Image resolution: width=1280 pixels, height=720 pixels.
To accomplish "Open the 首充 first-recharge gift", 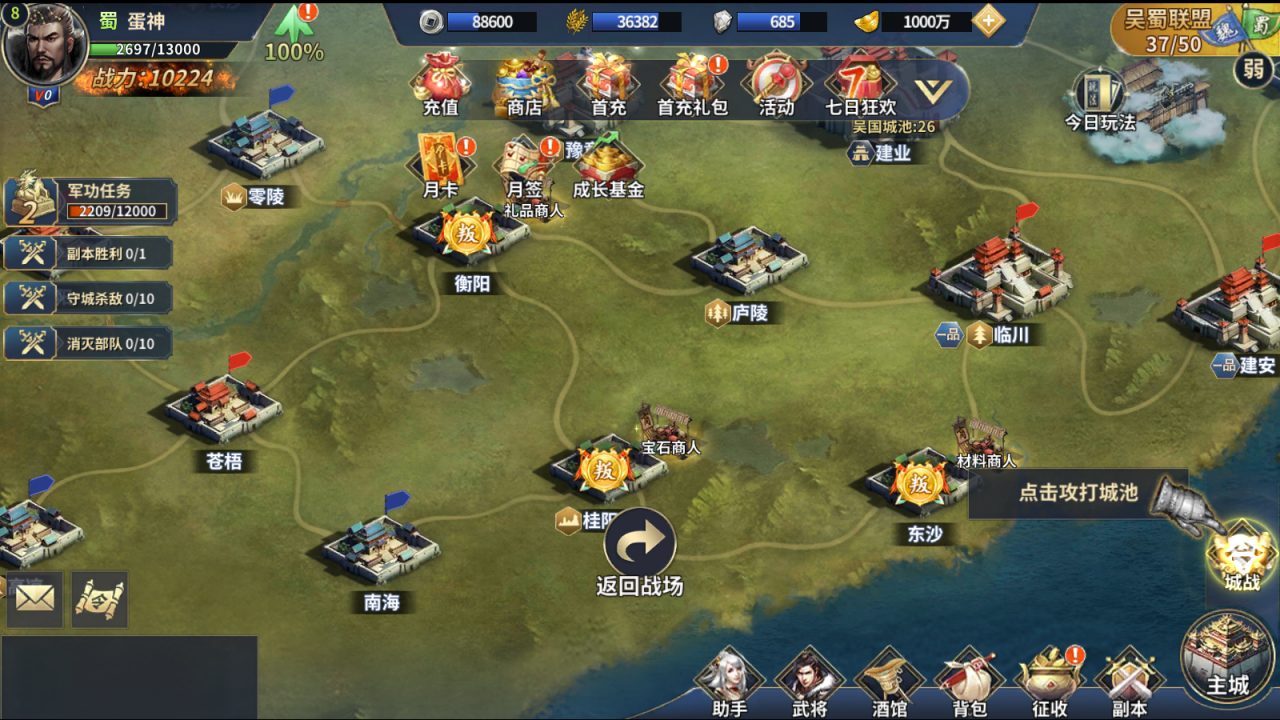I will click(x=608, y=82).
